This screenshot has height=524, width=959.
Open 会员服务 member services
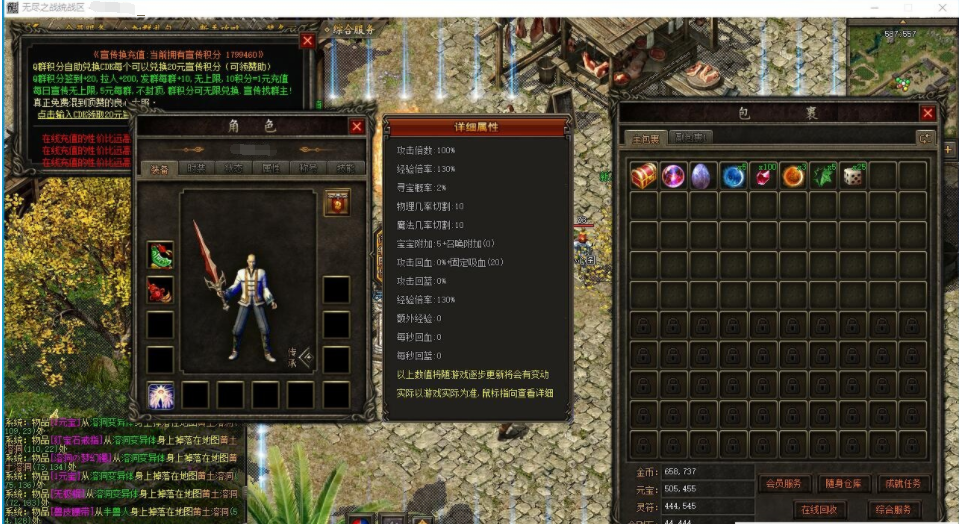[x=784, y=484]
